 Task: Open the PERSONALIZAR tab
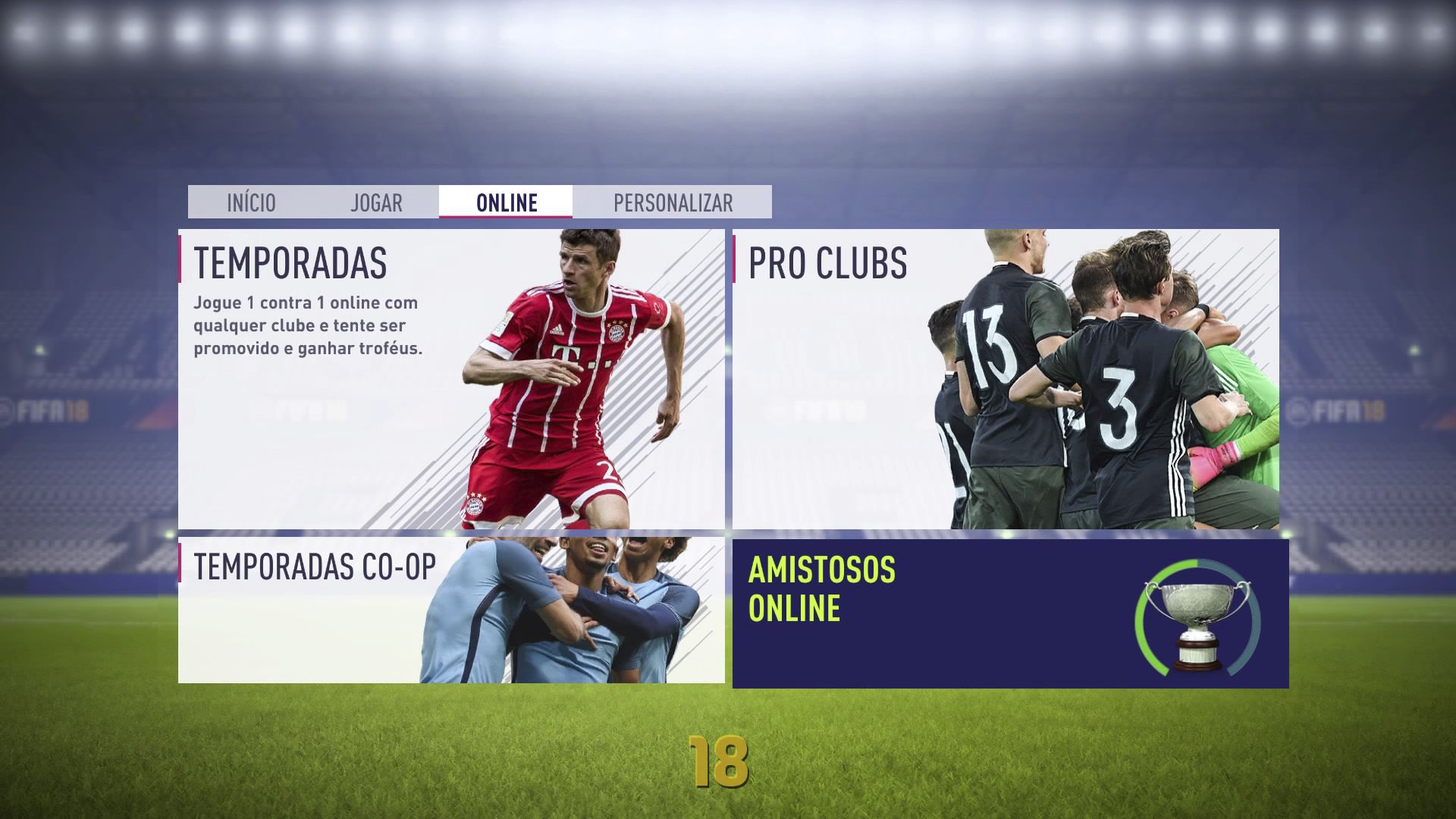(x=672, y=202)
